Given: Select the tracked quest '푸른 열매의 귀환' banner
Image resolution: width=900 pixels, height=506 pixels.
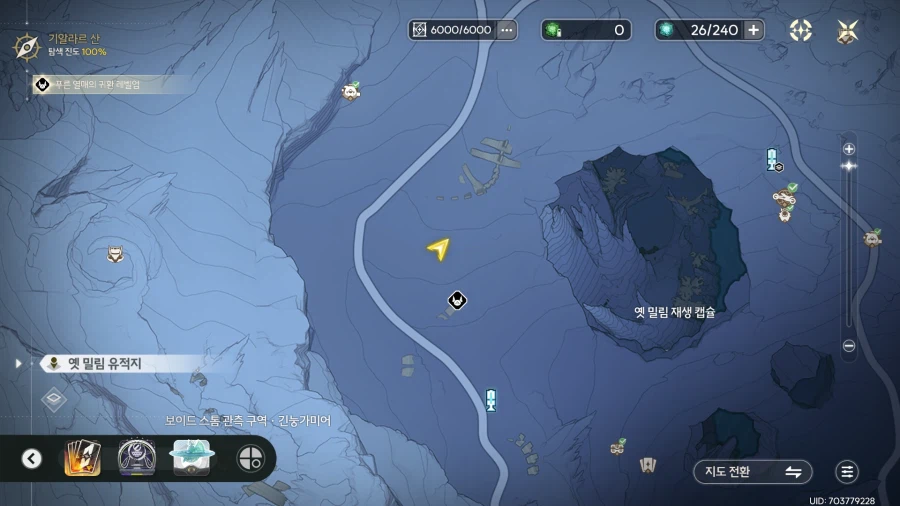Looking at the screenshot, I should (x=100, y=85).
